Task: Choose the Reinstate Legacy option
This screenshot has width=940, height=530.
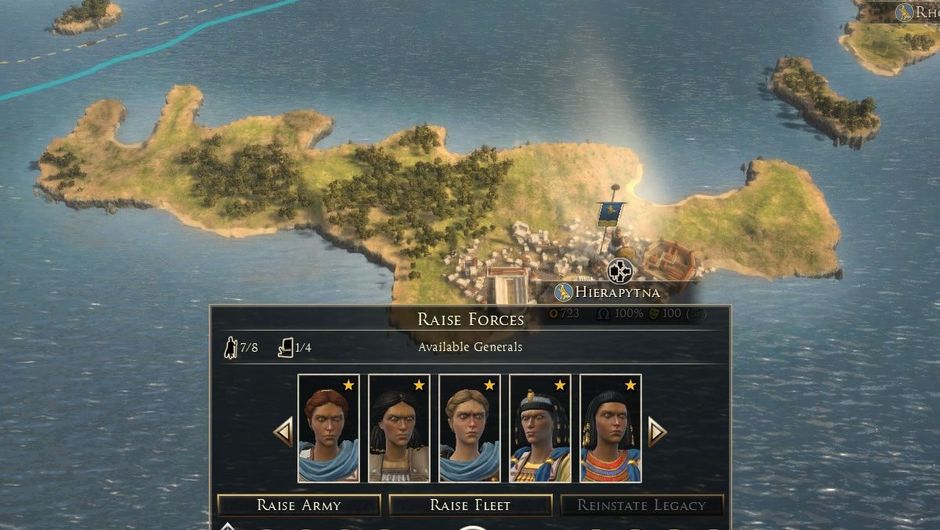Action: (x=642, y=505)
